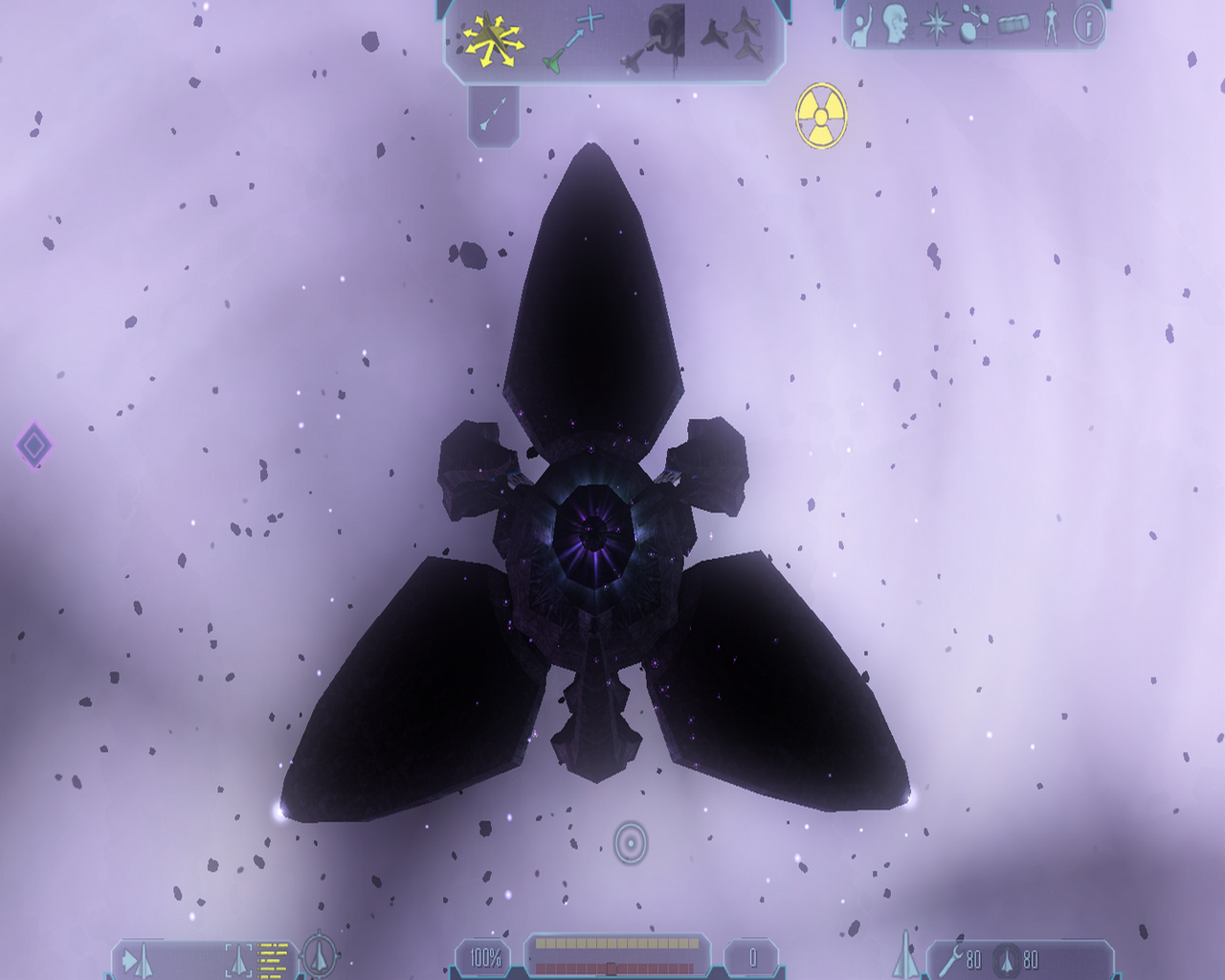Show the standing body figure screen
Screen dimensions: 1225x980
pos(1052,25)
